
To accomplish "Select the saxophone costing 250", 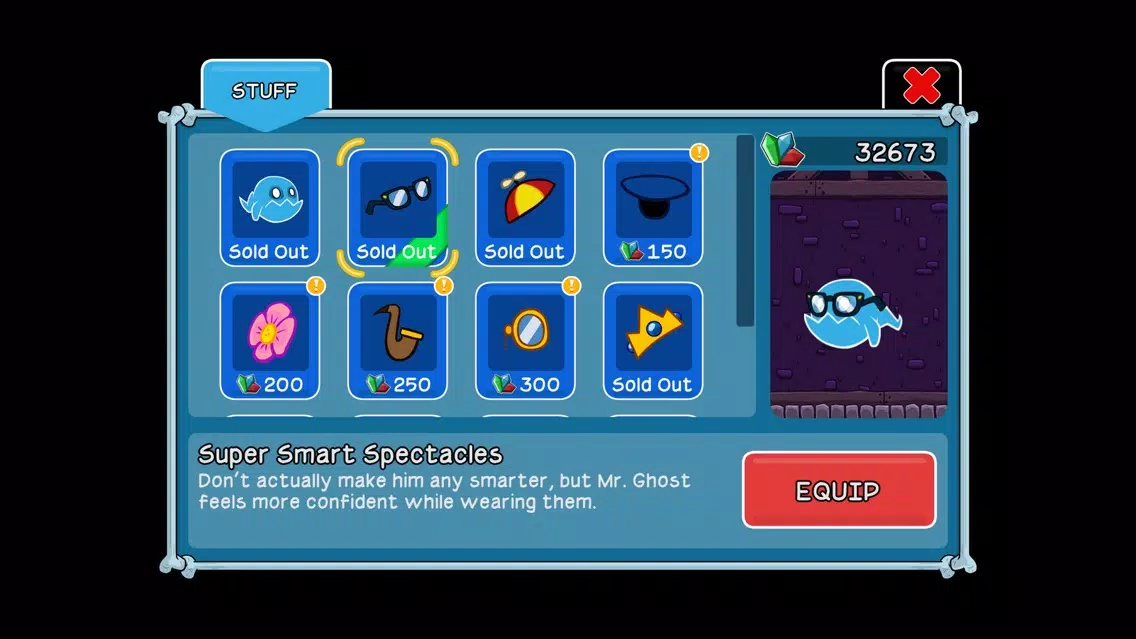I will tap(397, 340).
